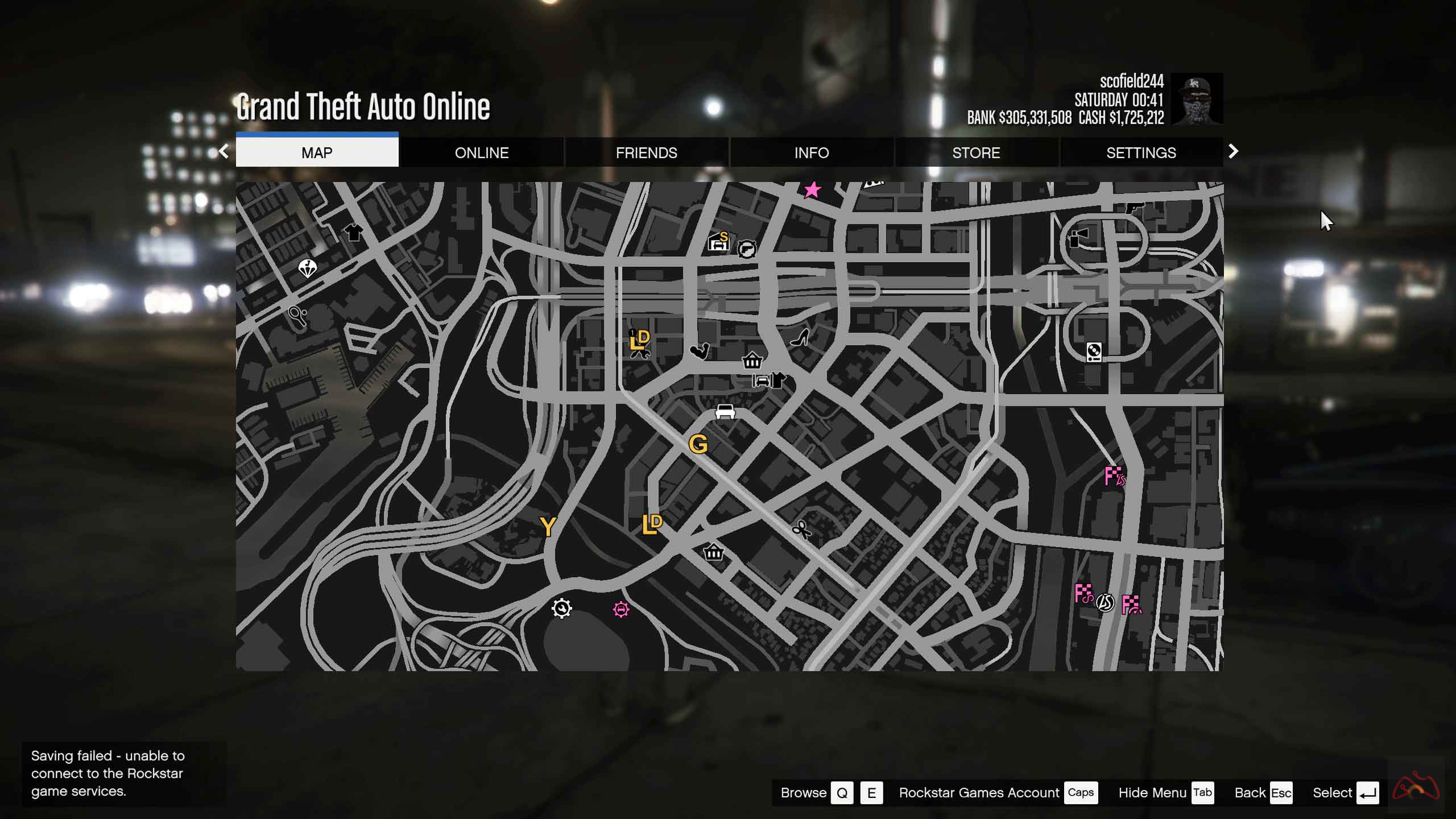
Task: Open the Rockstar Games Account link
Action: (x=978, y=792)
